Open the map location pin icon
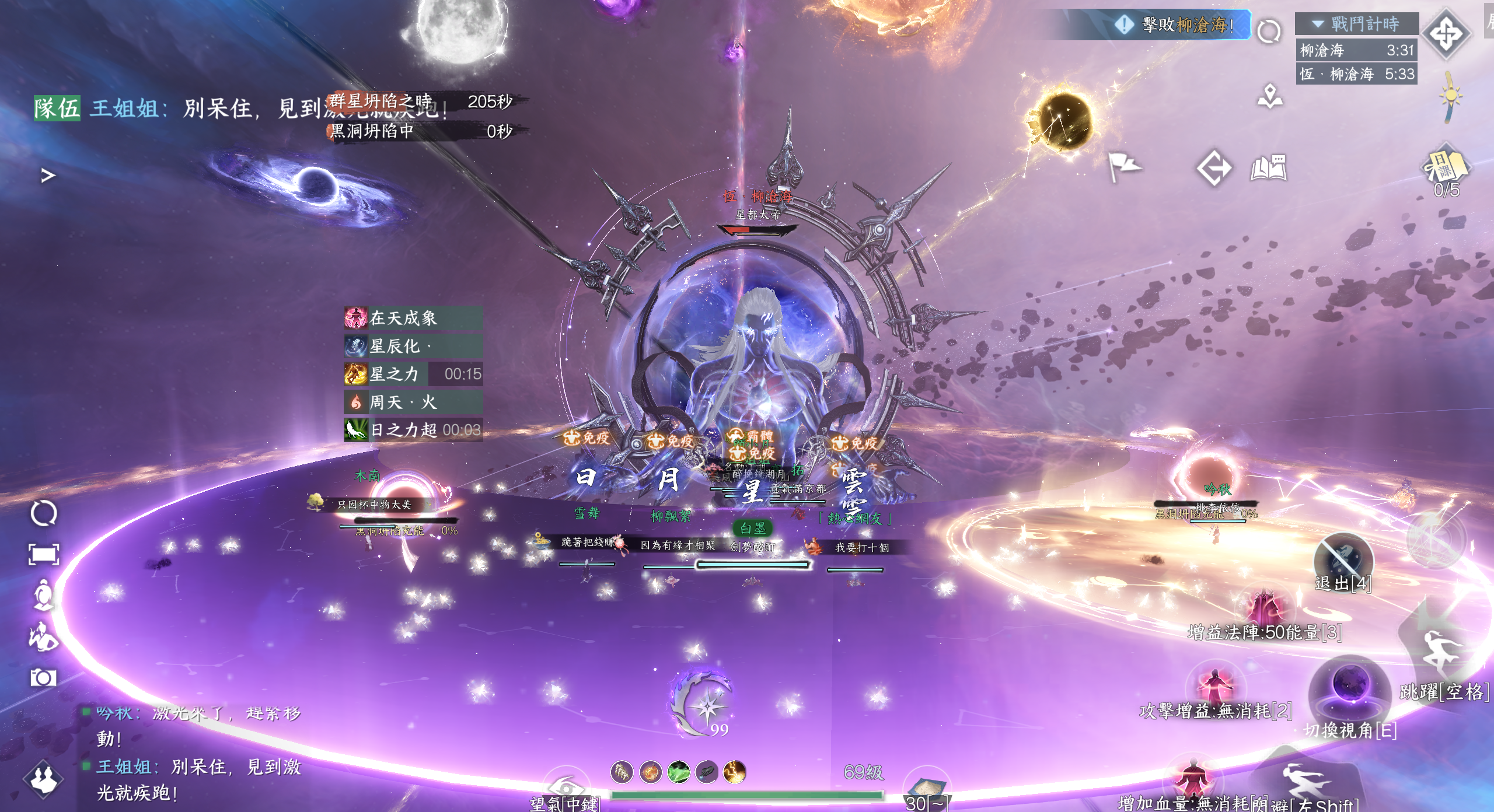Viewport: 1494px width, 812px height. click(x=1270, y=97)
